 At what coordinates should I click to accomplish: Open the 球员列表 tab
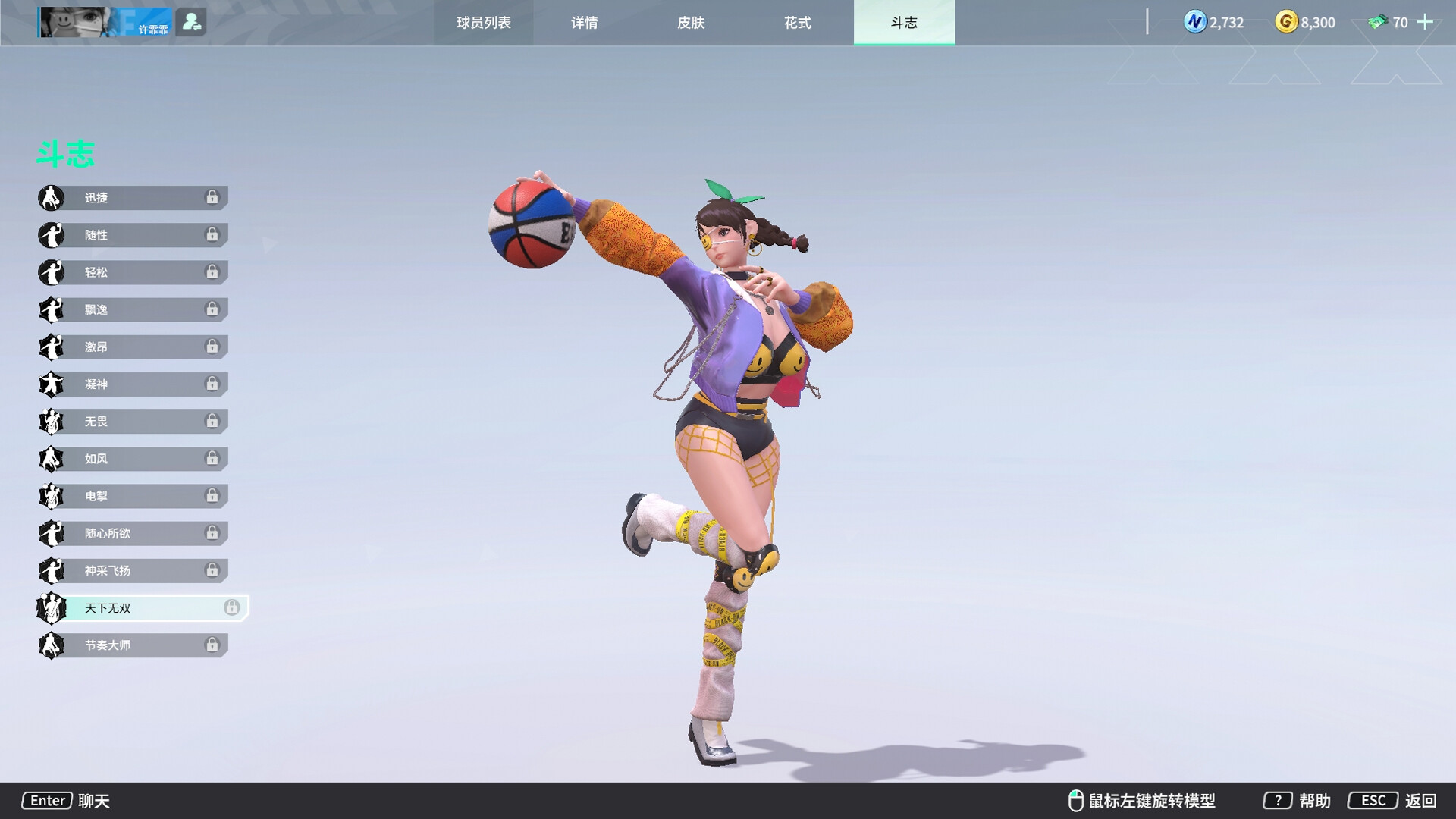coord(483,23)
